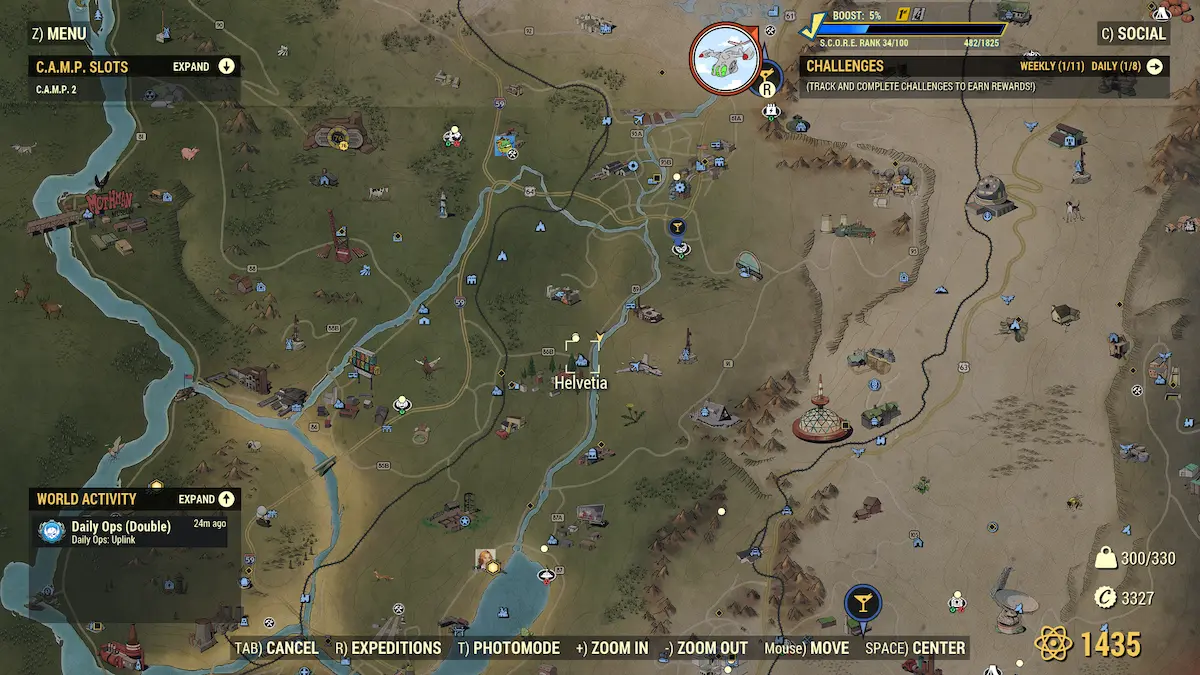Enter Photomode from the bottom bar
Image resolution: width=1200 pixels, height=675 pixels.
[508, 648]
